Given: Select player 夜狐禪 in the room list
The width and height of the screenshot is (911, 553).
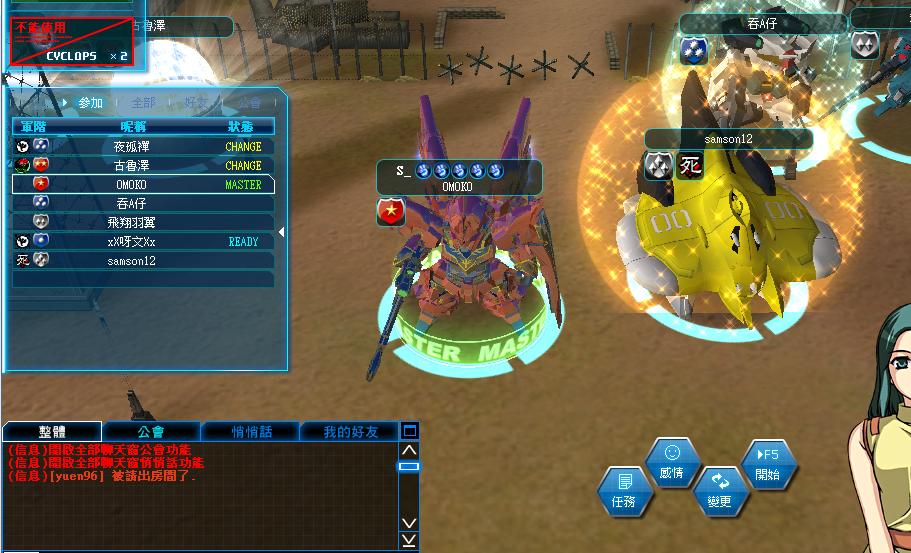Looking at the screenshot, I should [131, 146].
